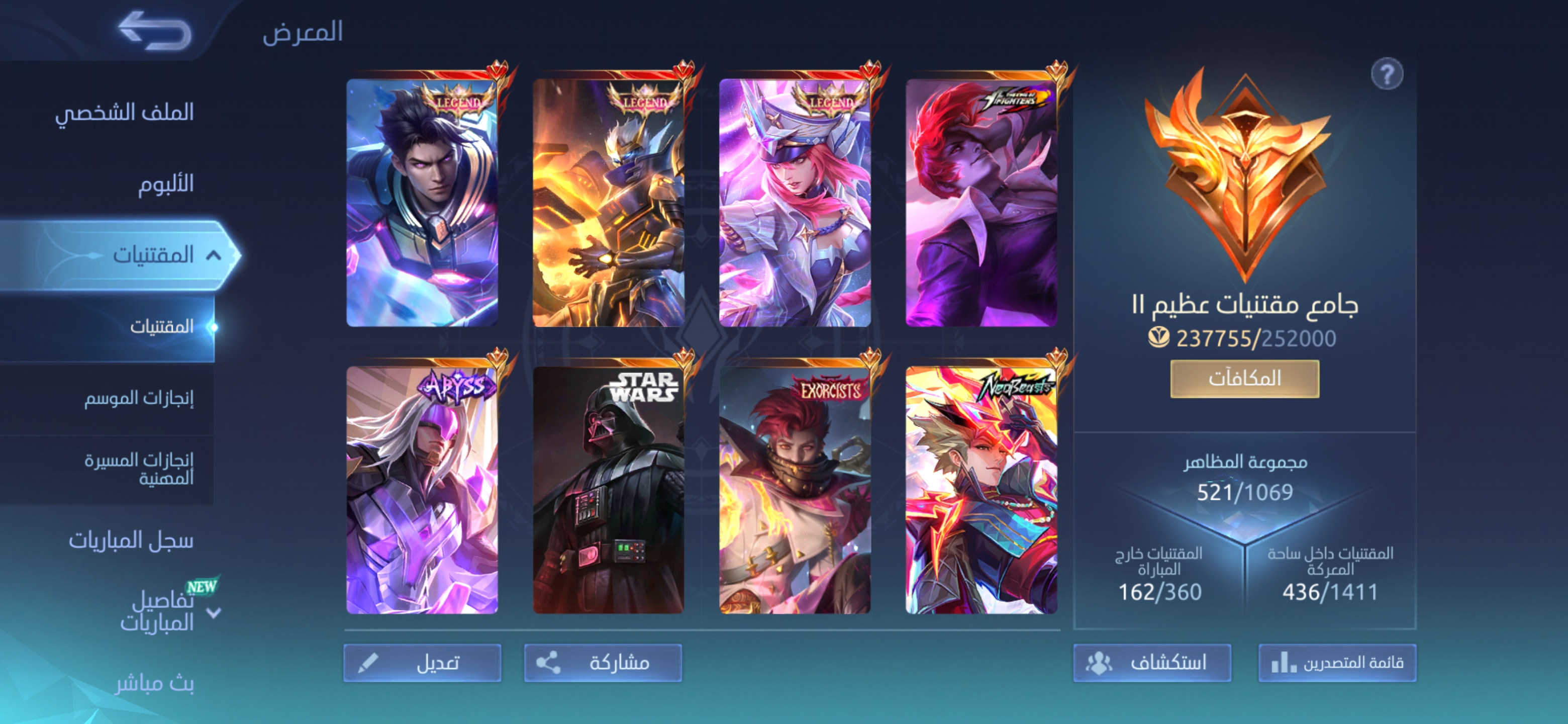The image size is (1568, 724).
Task: Open the question mark help icon
Action: pos(1387,75)
